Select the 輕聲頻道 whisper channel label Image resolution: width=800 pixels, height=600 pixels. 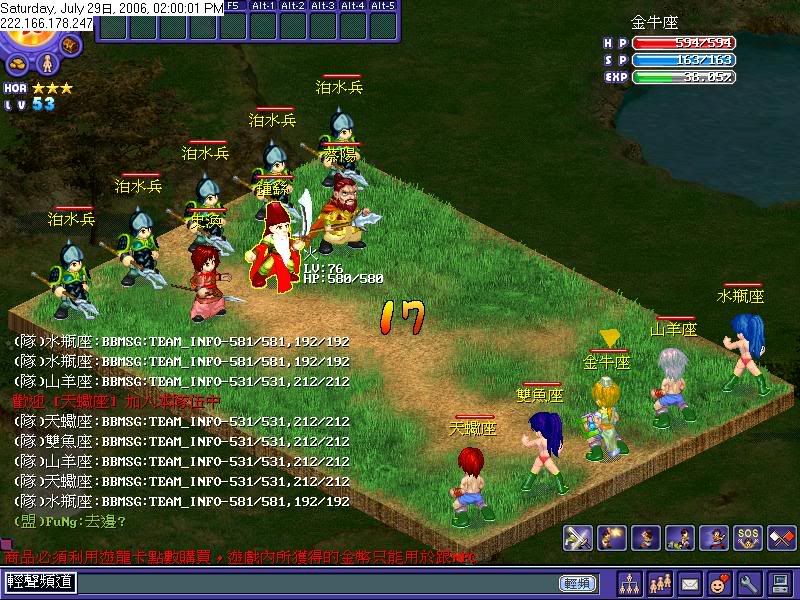coord(38,582)
